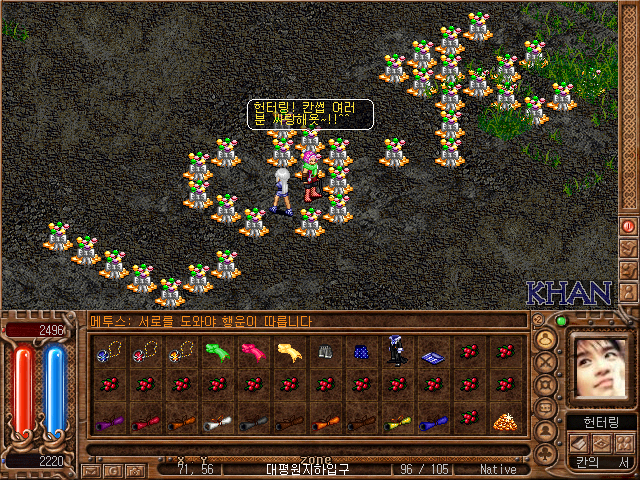Select the orange gem amulet slot
Image resolution: width=640 pixels, height=480 pixels.
tap(181, 351)
